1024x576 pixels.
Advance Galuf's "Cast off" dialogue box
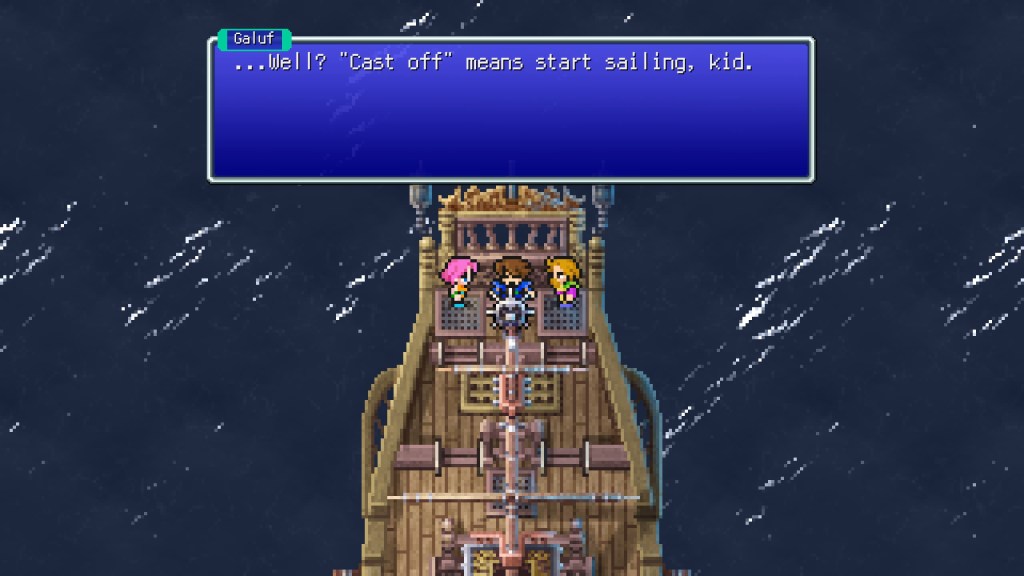[x=510, y=110]
